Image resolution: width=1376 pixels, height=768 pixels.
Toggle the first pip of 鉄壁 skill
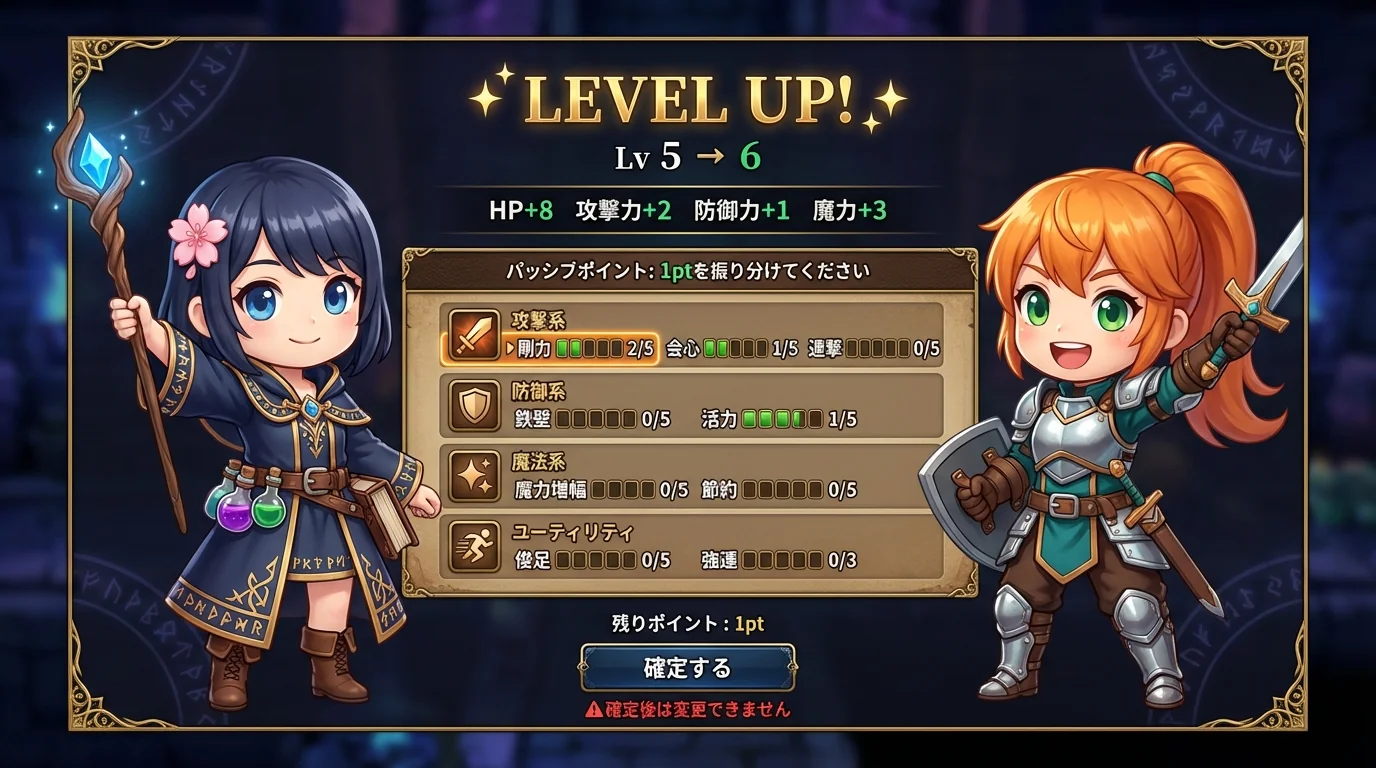[565, 419]
